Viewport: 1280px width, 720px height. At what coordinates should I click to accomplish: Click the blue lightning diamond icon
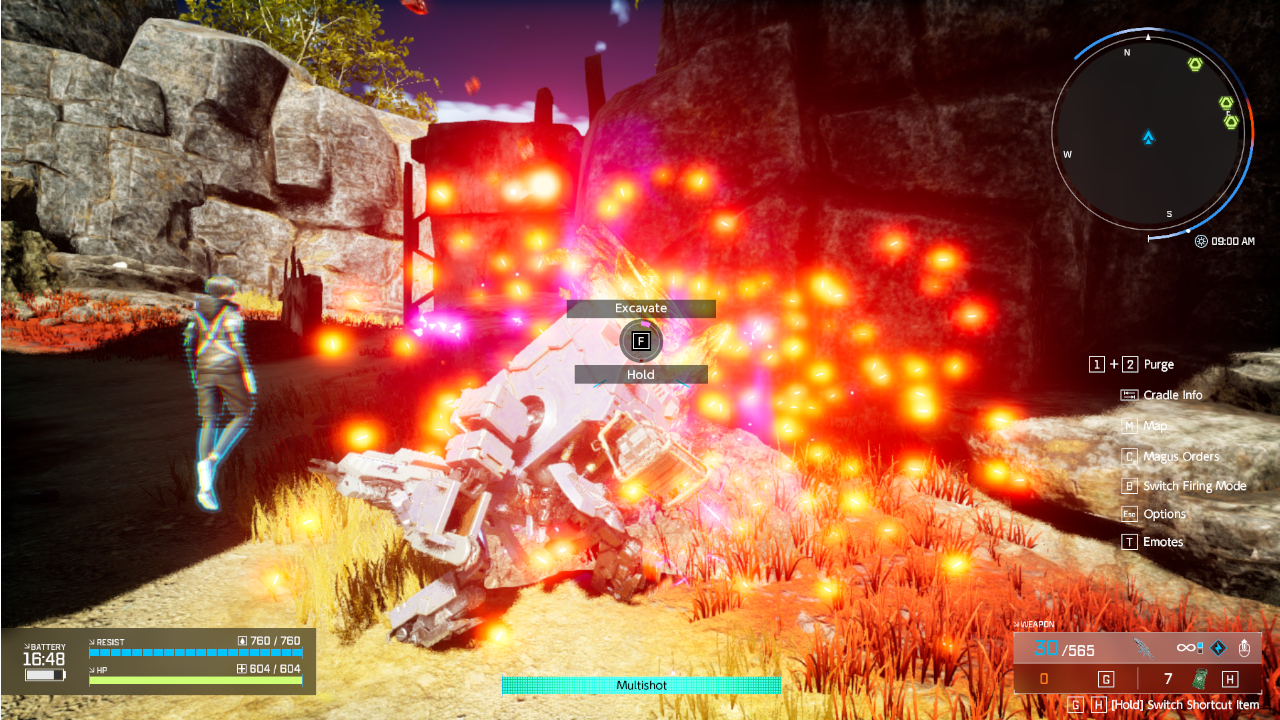1216,648
